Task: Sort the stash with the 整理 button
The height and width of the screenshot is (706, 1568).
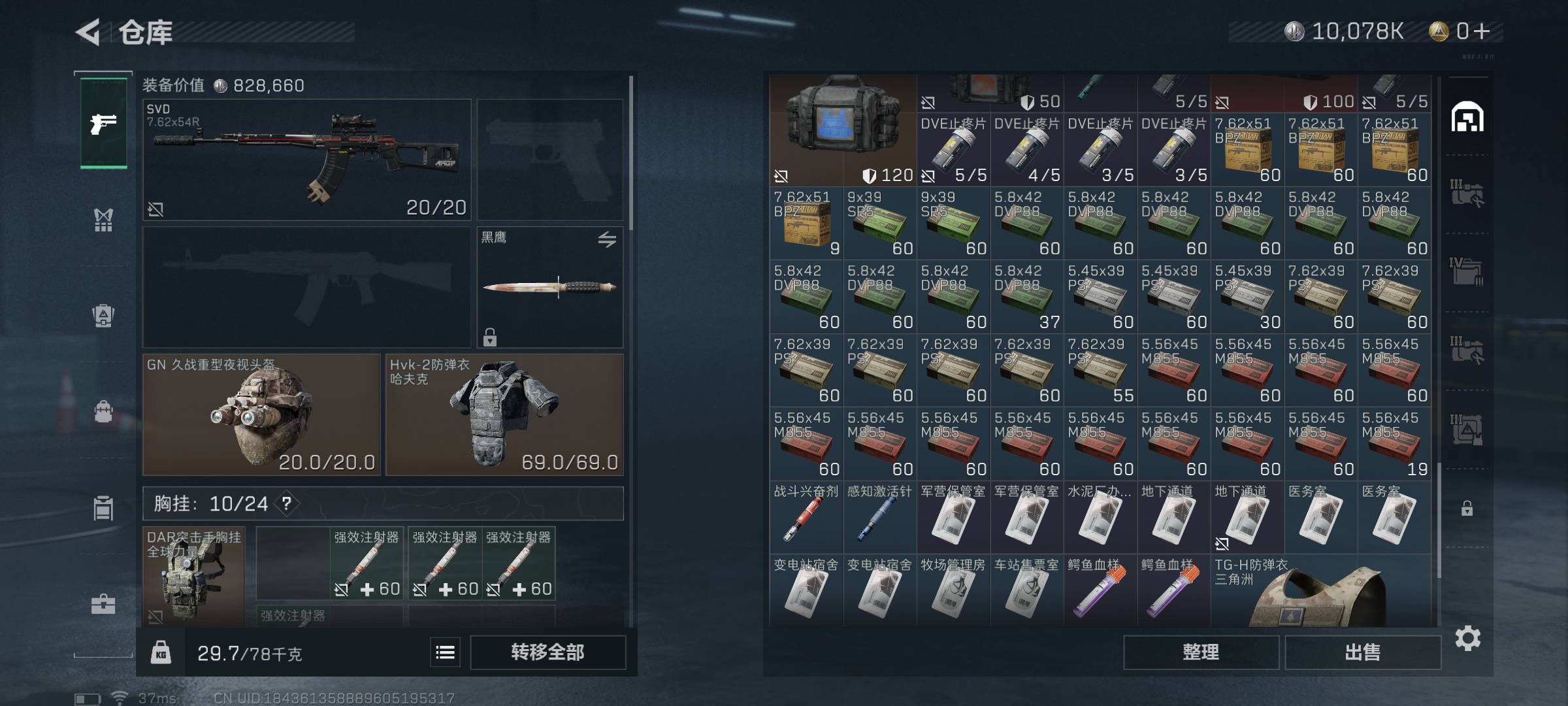Action: [1201, 652]
